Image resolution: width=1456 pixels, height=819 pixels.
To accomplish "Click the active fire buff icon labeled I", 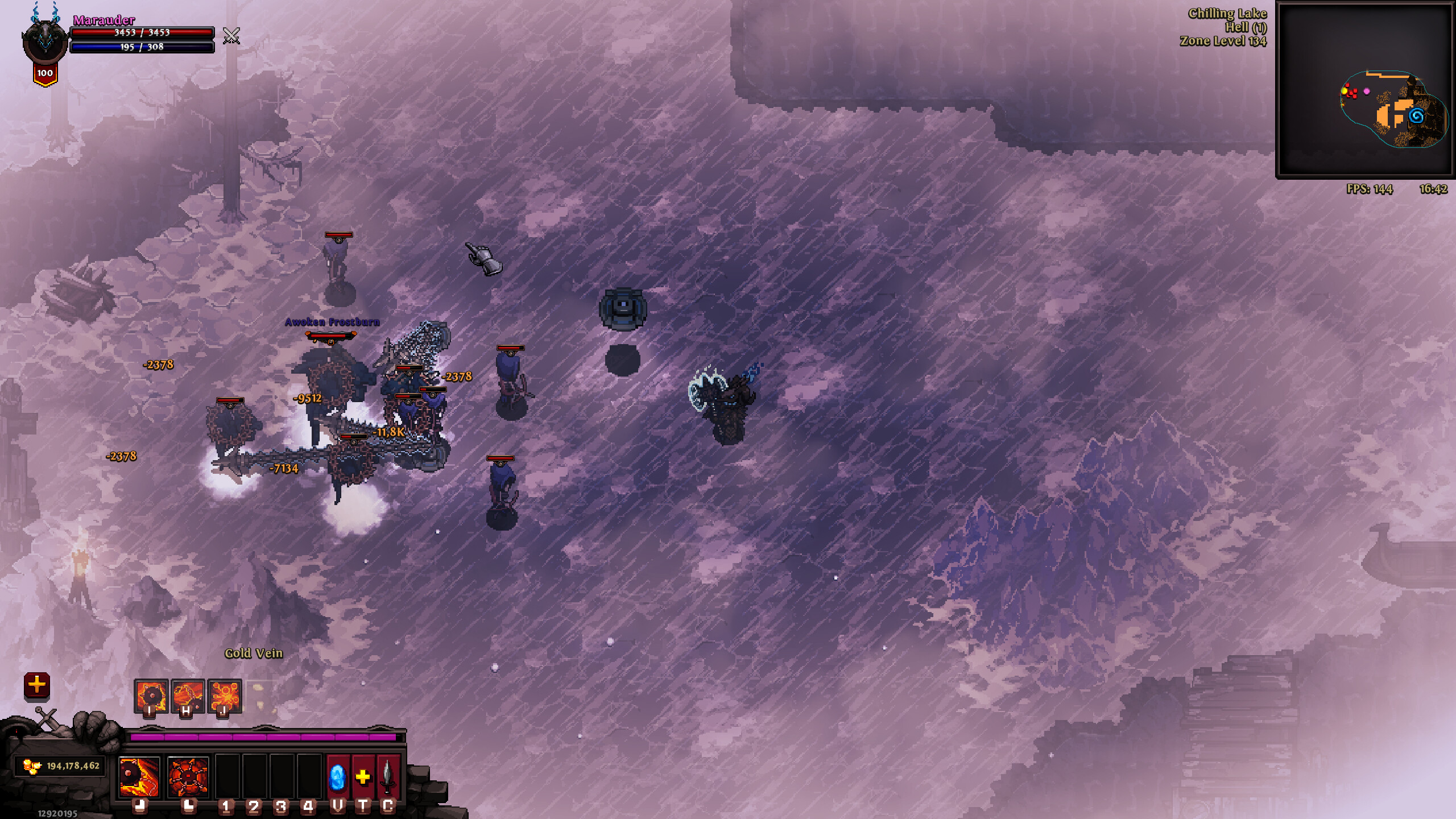I will (x=151, y=695).
